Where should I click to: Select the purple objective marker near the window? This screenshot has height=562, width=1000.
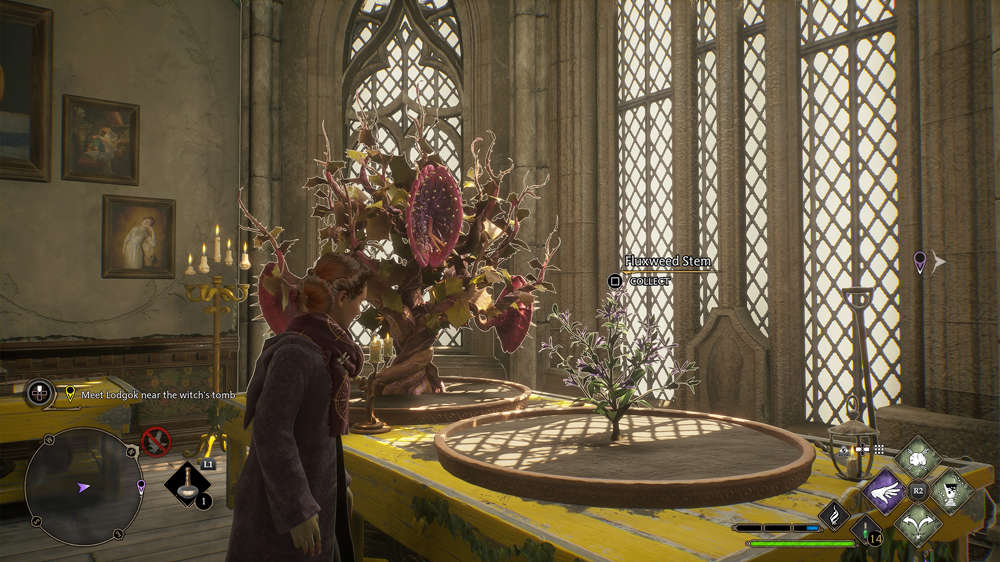920,262
